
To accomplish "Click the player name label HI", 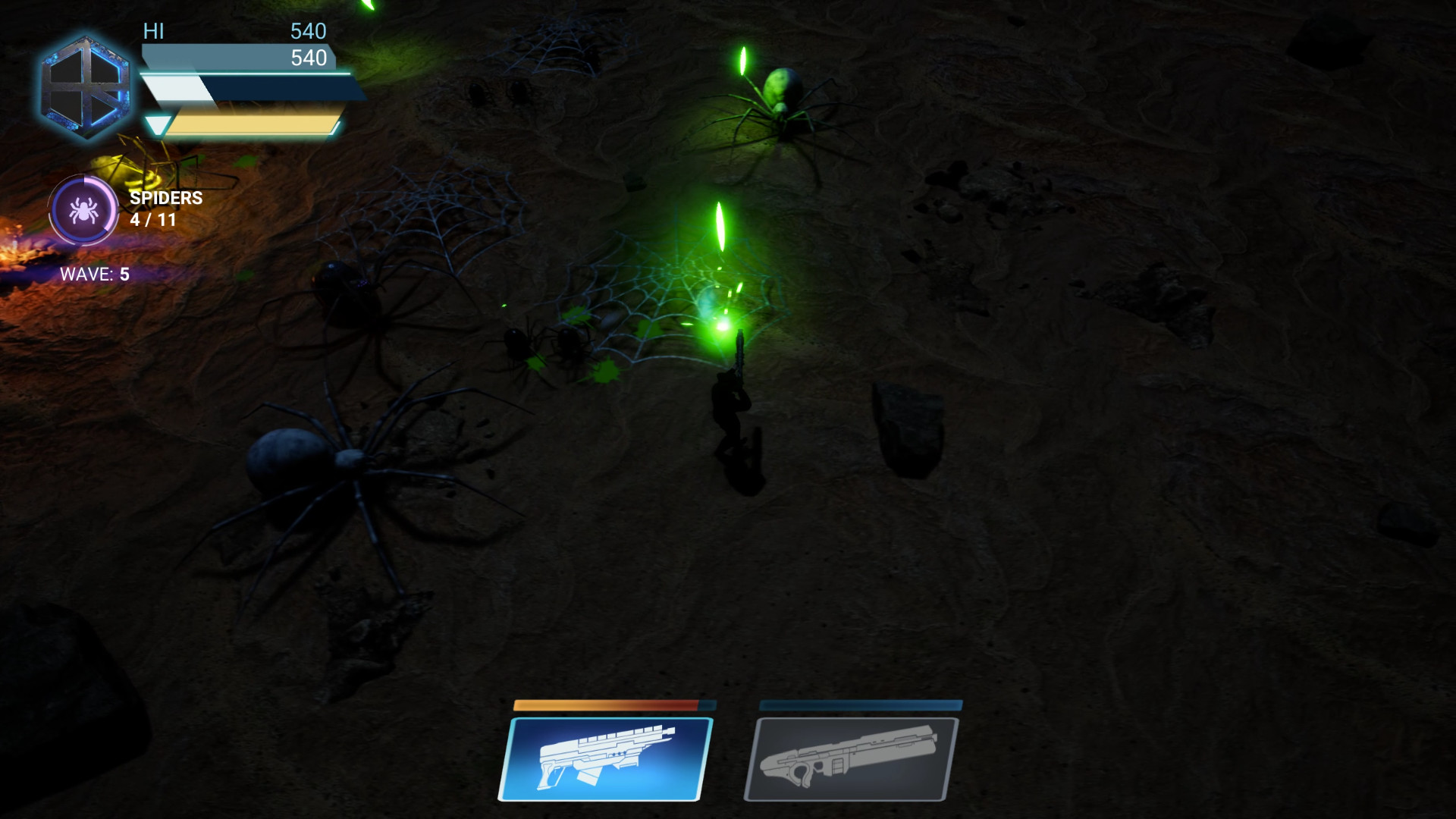I will [x=153, y=32].
